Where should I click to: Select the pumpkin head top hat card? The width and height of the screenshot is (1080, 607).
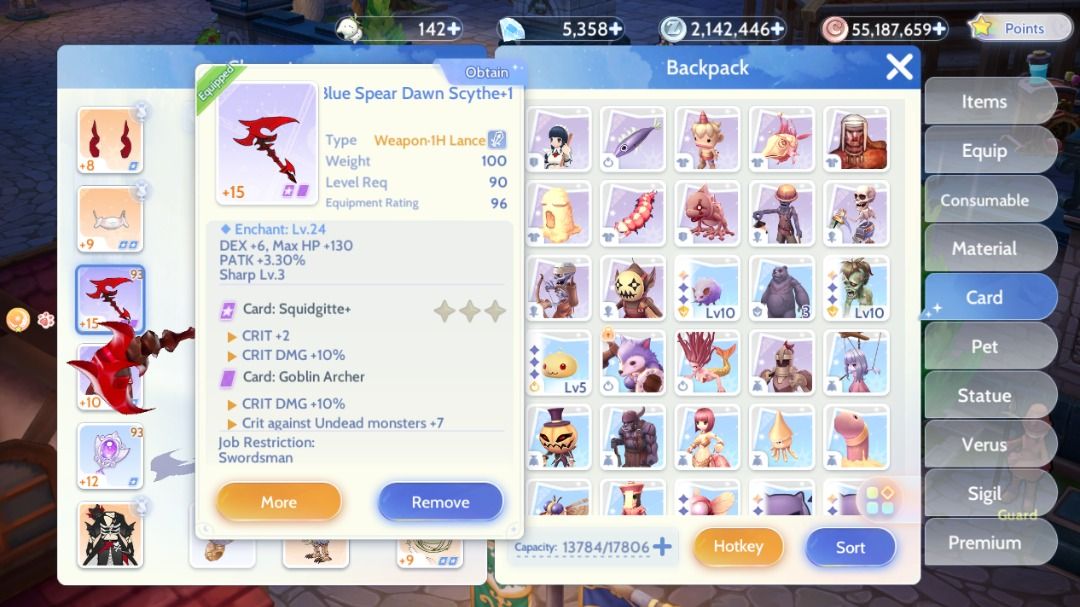point(558,436)
